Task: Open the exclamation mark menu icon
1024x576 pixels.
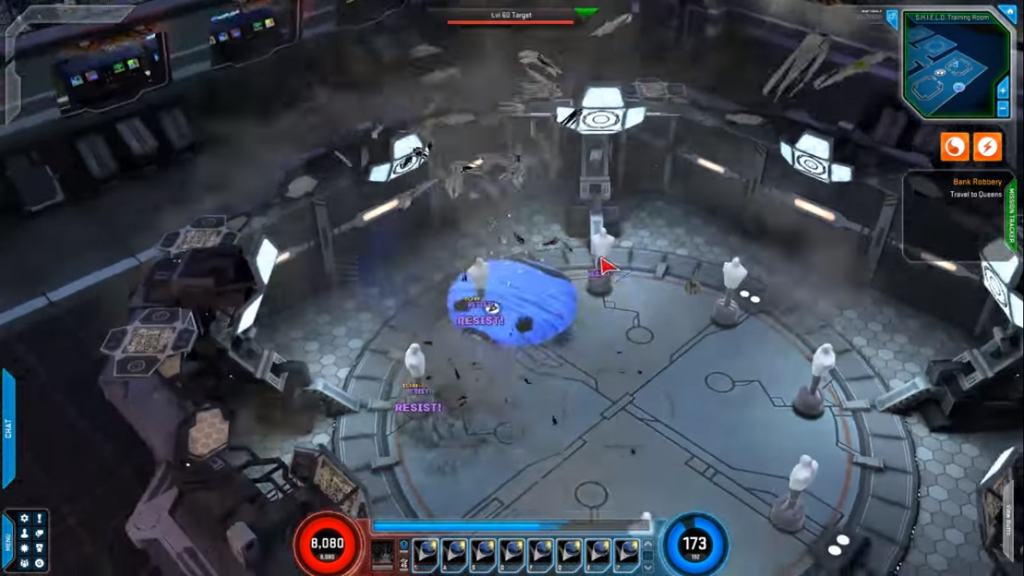Action: click(40, 518)
